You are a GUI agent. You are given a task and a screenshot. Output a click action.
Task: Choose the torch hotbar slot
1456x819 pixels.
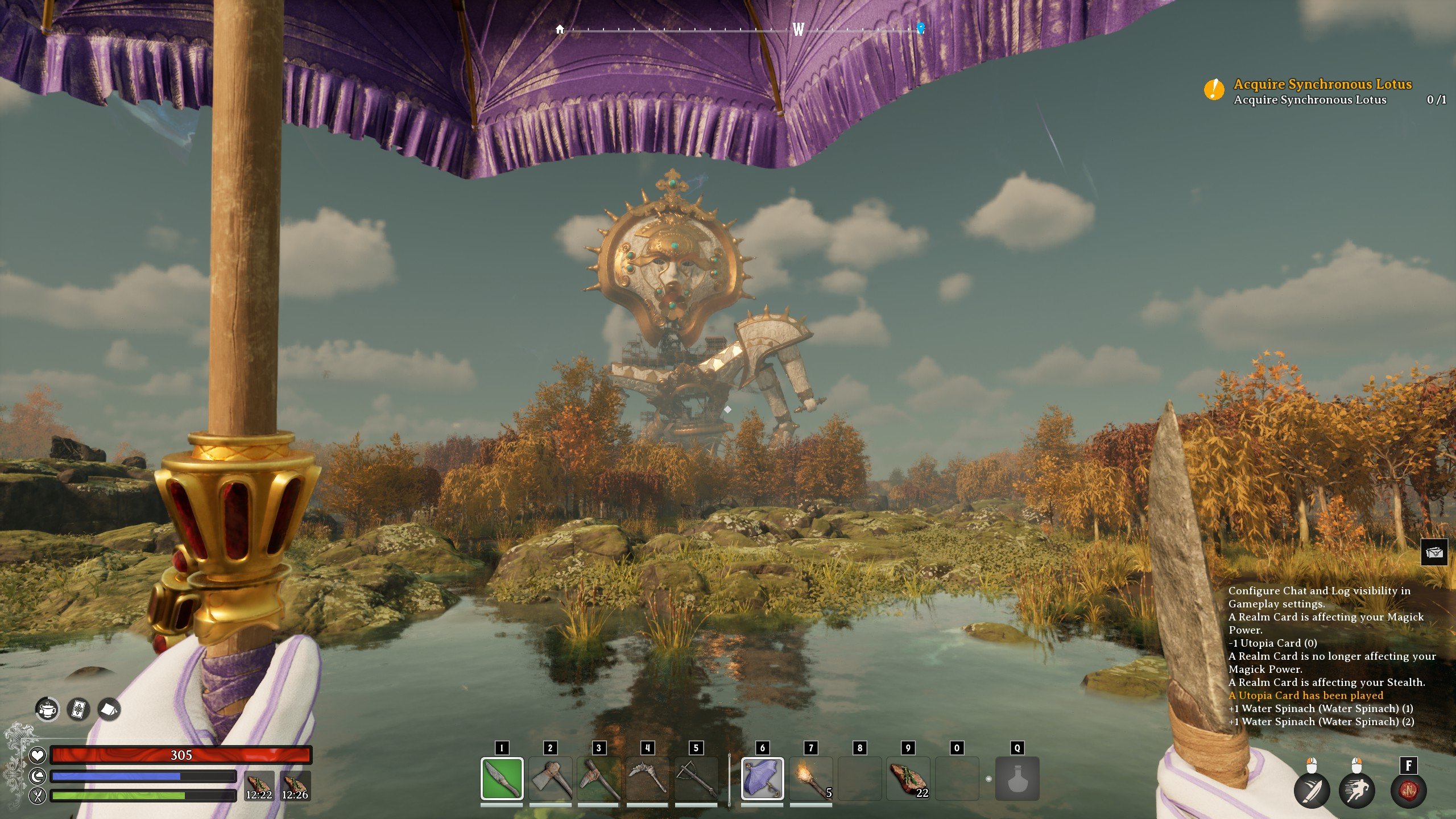(811, 778)
